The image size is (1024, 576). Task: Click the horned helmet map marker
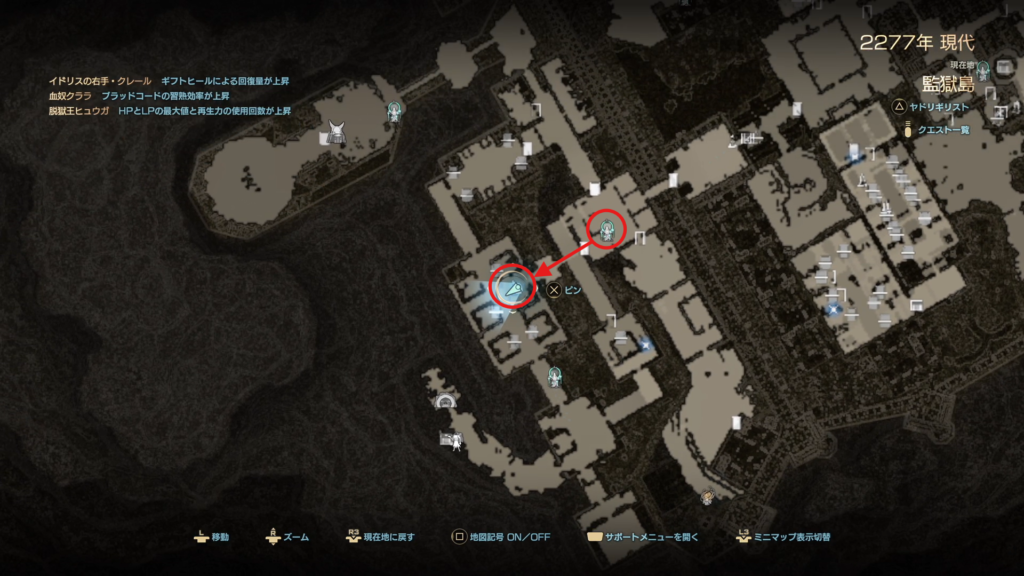(338, 131)
